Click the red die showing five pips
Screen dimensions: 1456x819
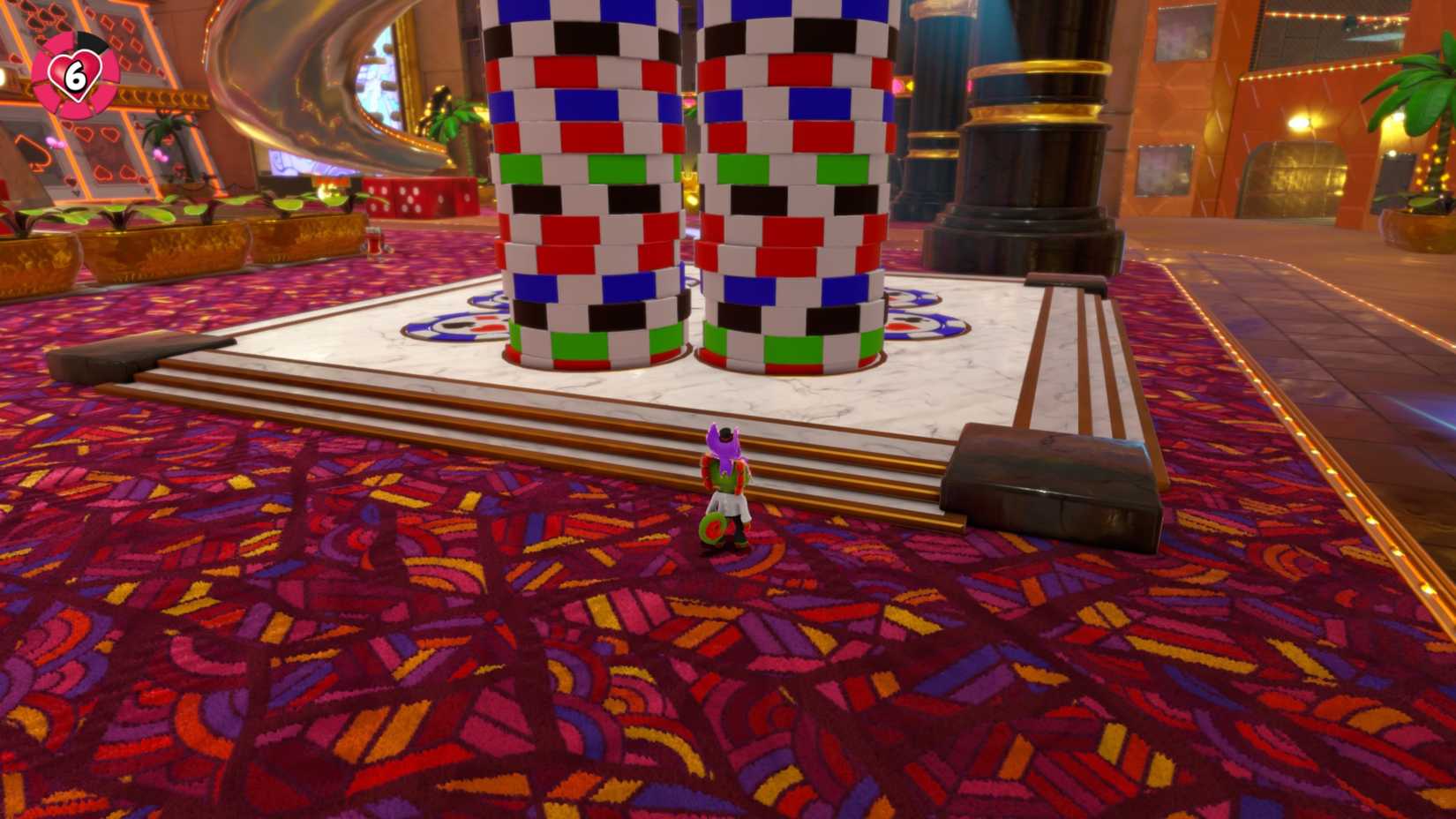[410, 199]
